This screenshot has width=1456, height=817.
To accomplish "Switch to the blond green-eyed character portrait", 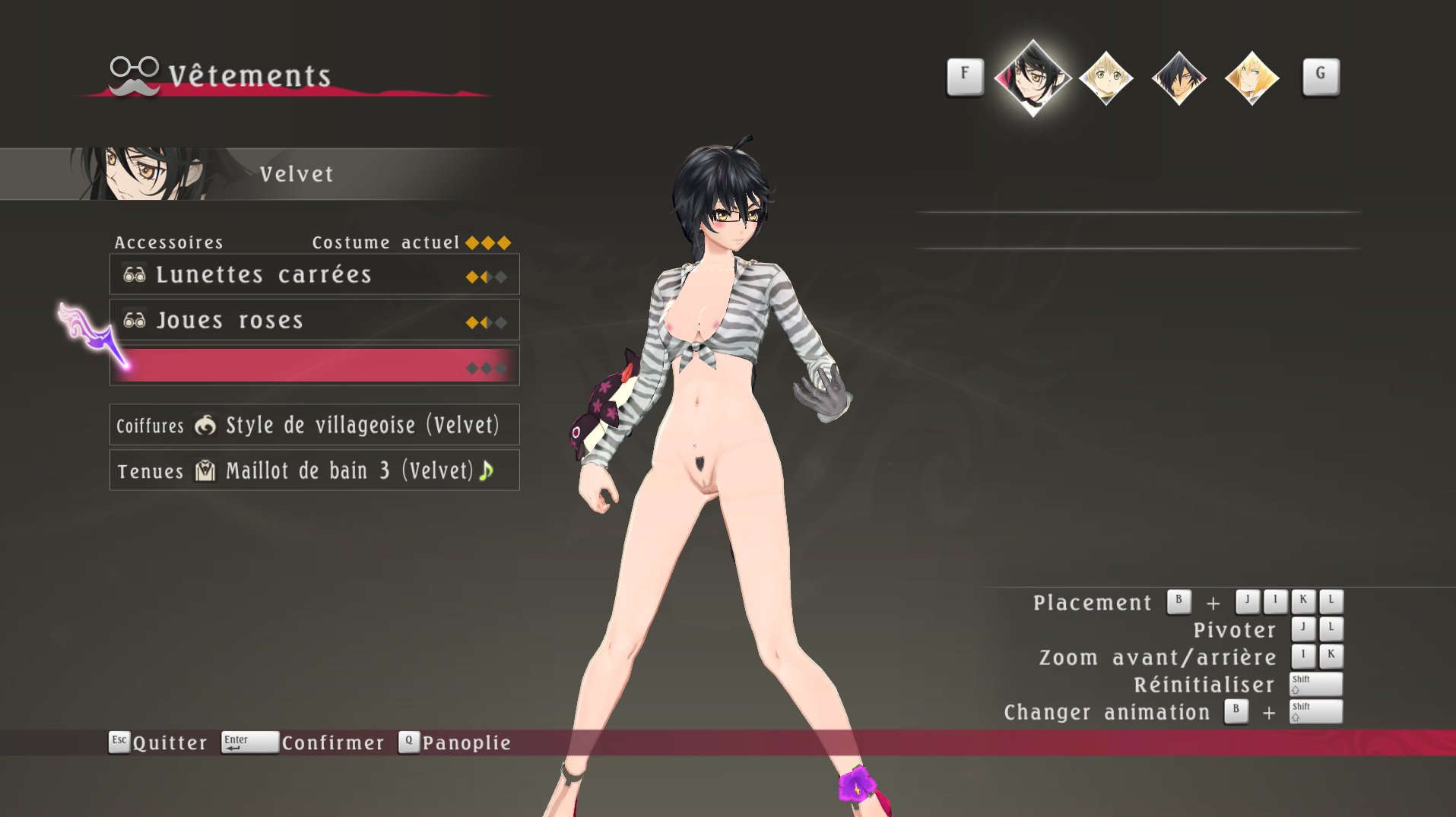I will tap(1105, 78).
